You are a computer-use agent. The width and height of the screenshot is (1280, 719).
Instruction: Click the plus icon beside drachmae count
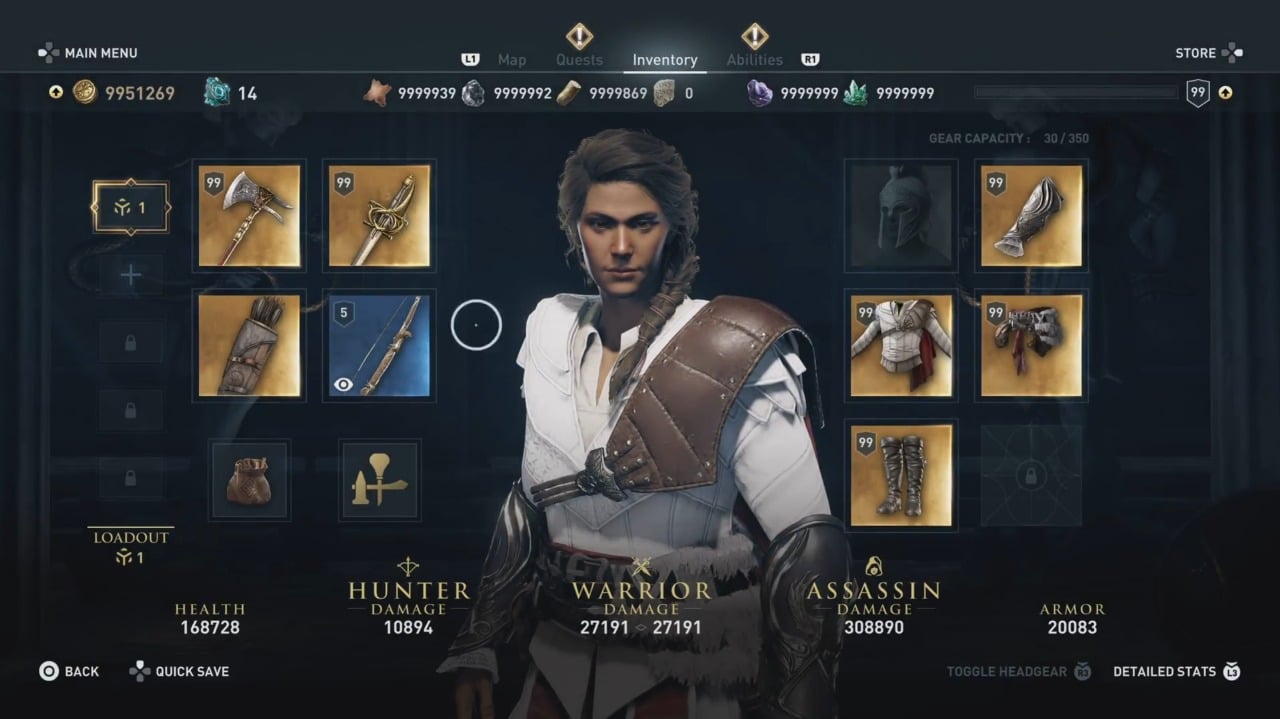click(56, 93)
